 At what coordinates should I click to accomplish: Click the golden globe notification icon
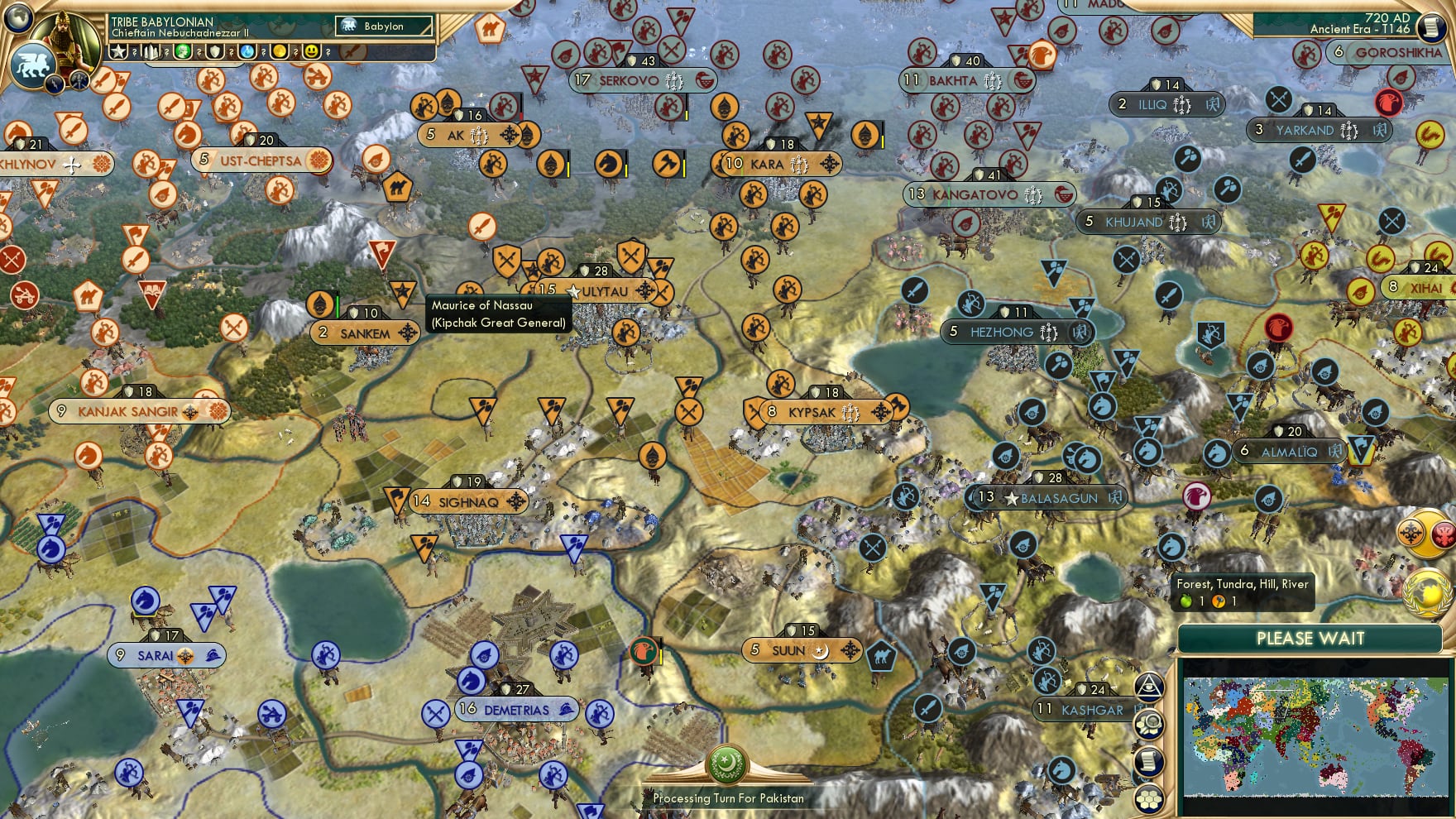click(1428, 591)
